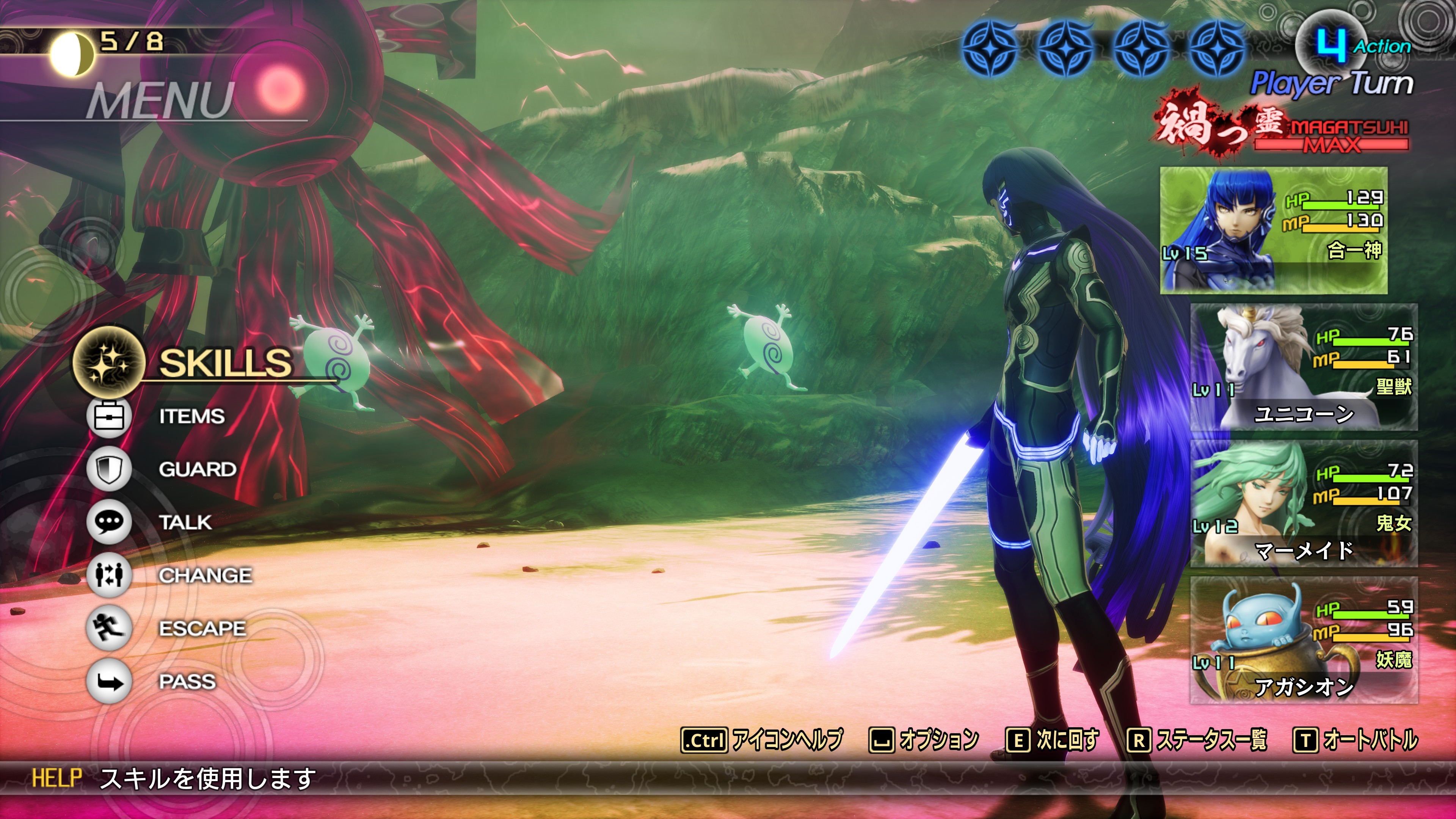Open アイコンヘルプ icon help

pyautogui.click(x=762, y=740)
